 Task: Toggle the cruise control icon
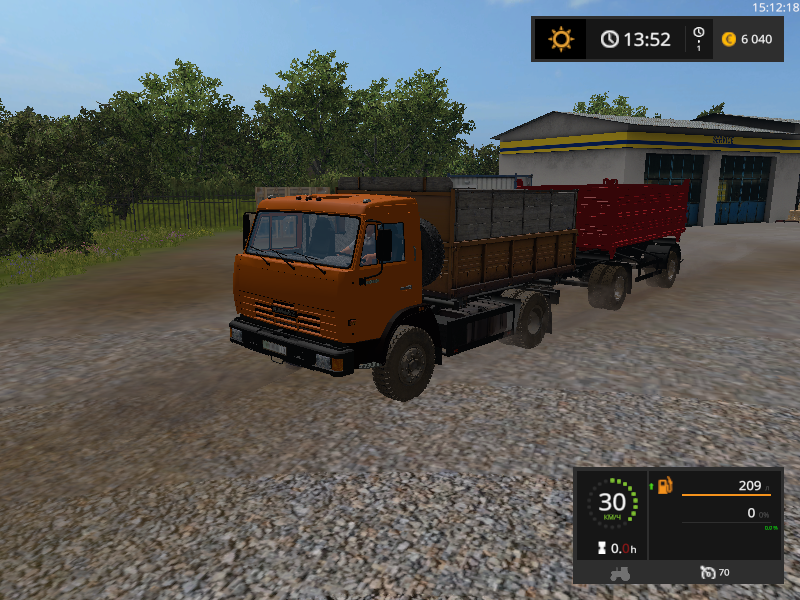708,573
